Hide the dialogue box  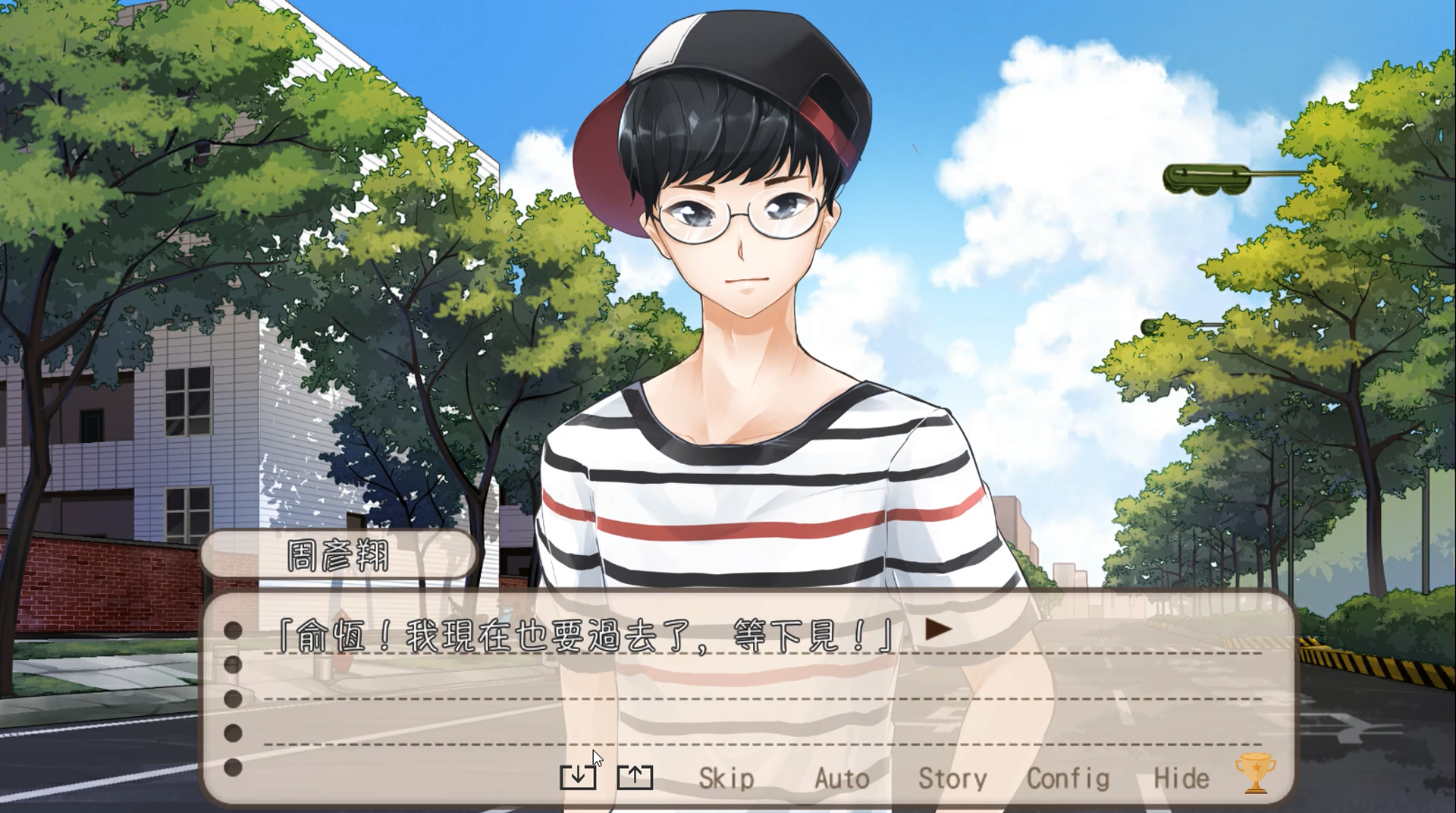pyautogui.click(x=1181, y=779)
